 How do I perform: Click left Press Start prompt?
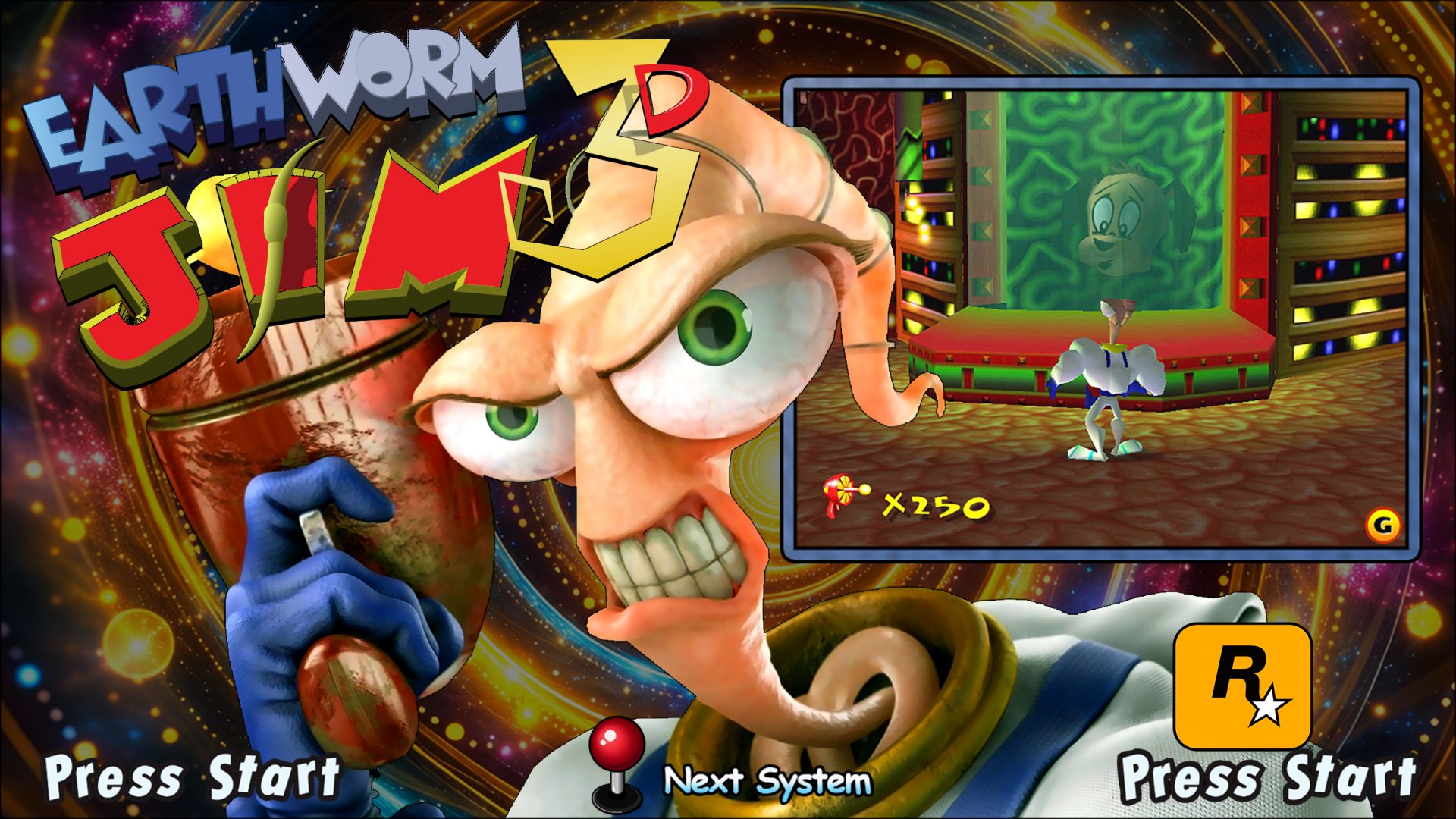[x=193, y=777]
